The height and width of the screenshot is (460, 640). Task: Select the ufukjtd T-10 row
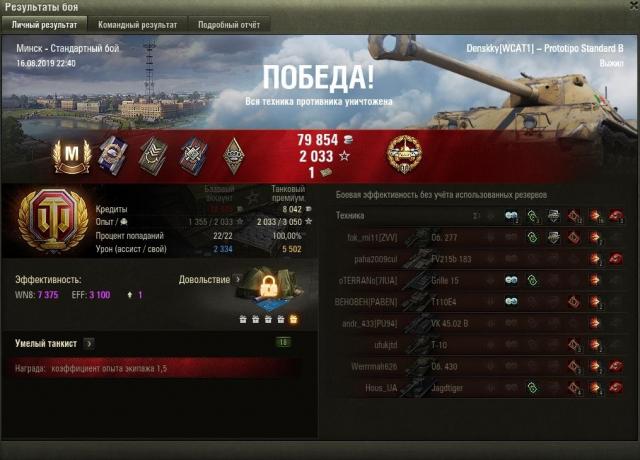pos(480,344)
